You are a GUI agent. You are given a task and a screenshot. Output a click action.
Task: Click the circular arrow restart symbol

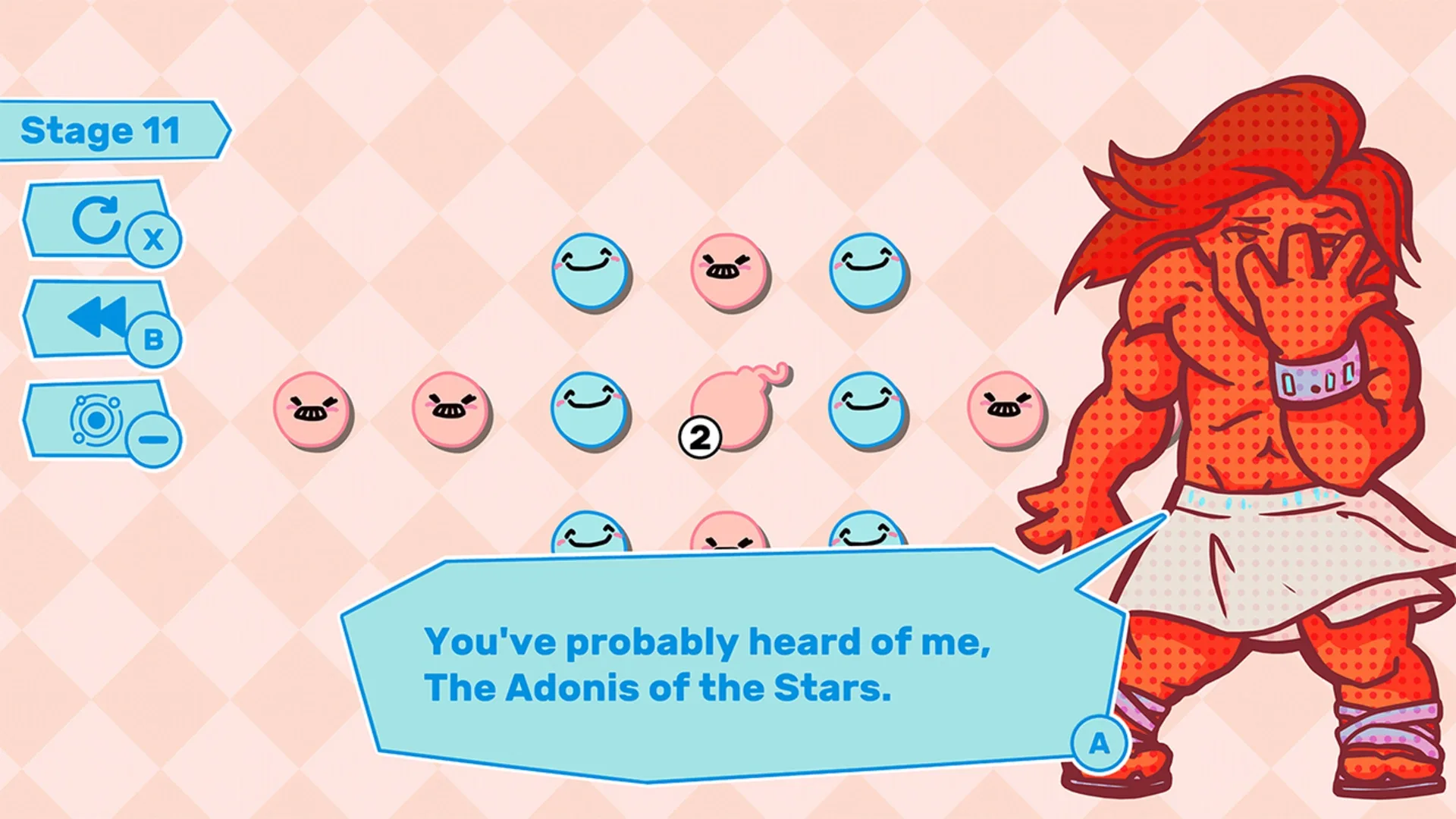97,220
